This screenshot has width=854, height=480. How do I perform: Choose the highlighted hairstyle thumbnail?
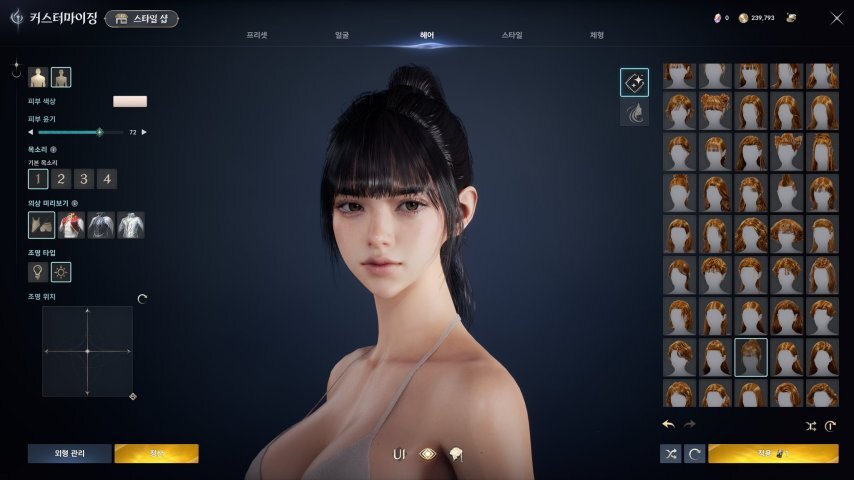[x=751, y=356]
